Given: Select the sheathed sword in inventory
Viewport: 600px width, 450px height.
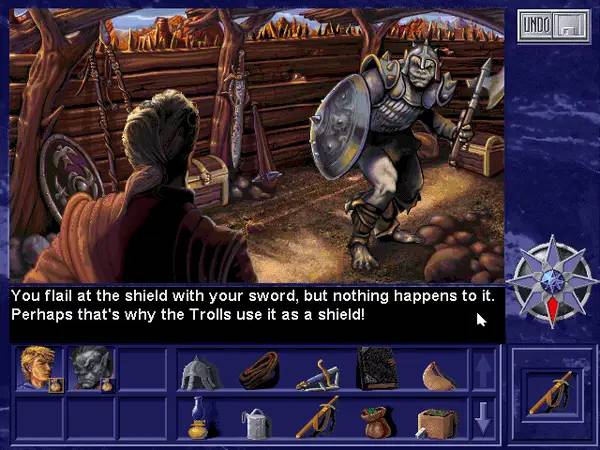Looking at the screenshot, I should pos(318,416).
